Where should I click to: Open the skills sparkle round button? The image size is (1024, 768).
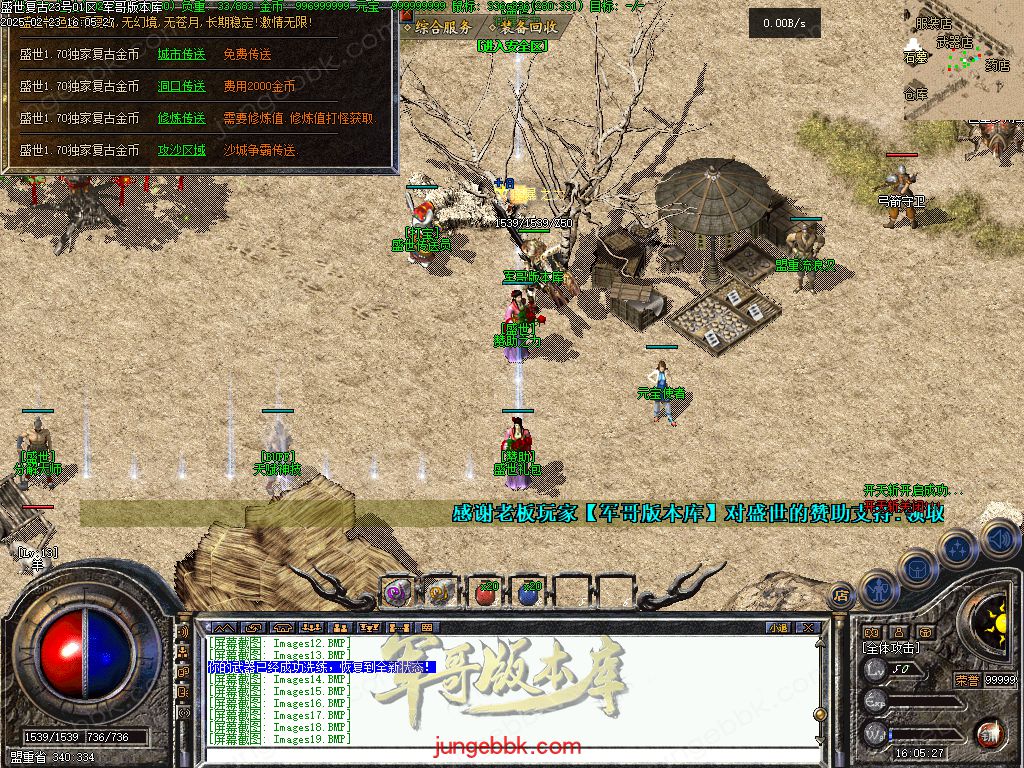point(958,548)
